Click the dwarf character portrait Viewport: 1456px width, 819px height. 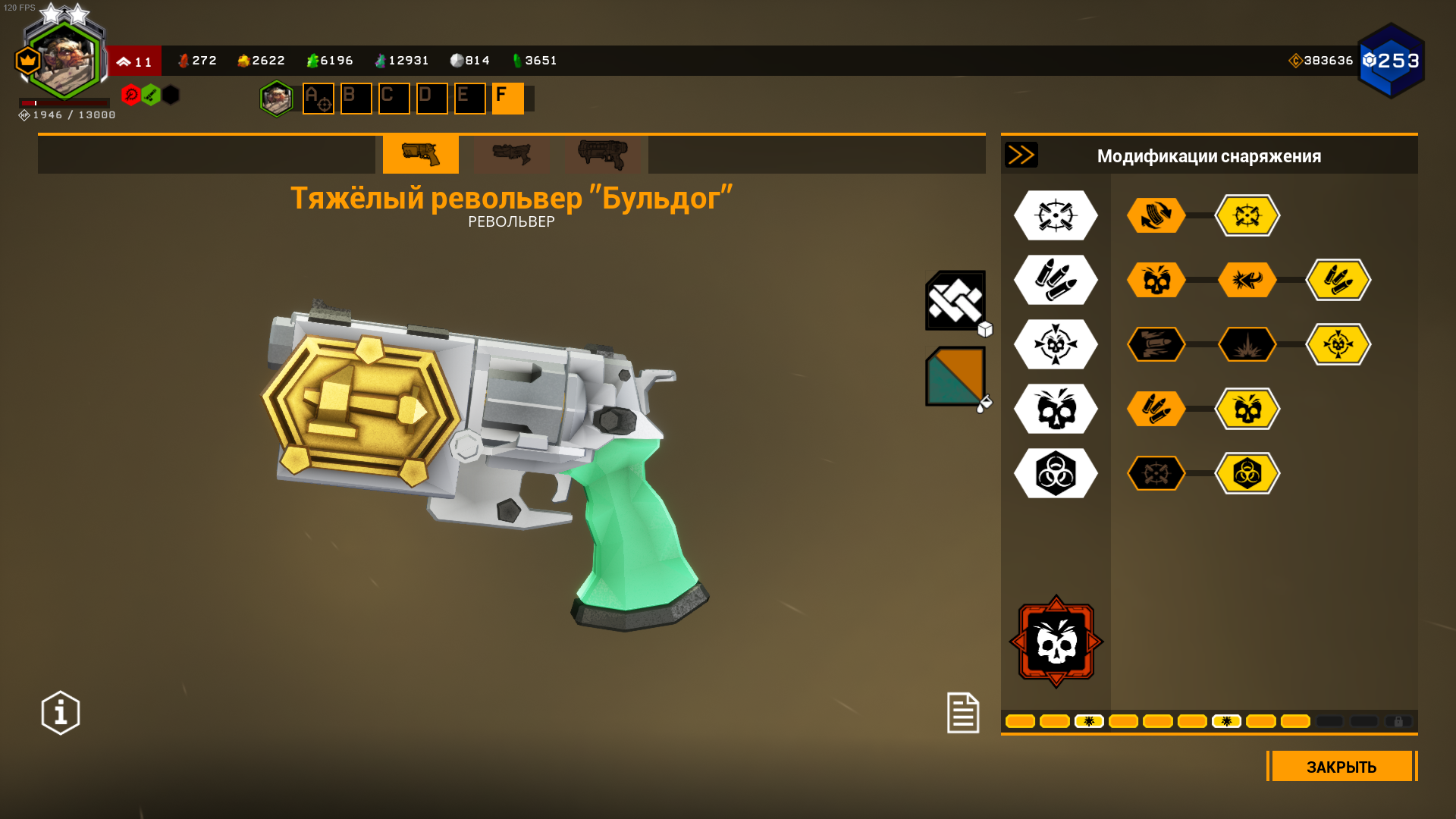pos(64,61)
